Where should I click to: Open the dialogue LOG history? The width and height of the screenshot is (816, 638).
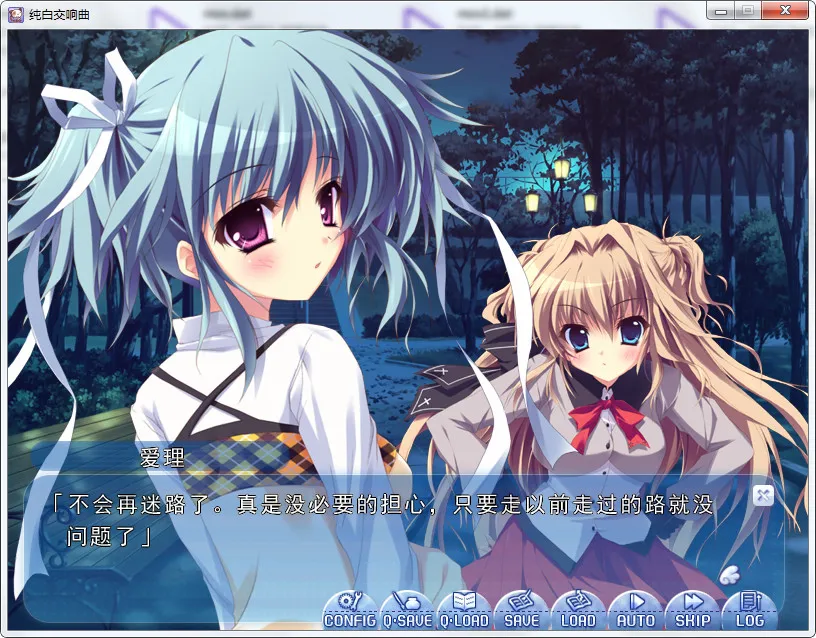(749, 609)
